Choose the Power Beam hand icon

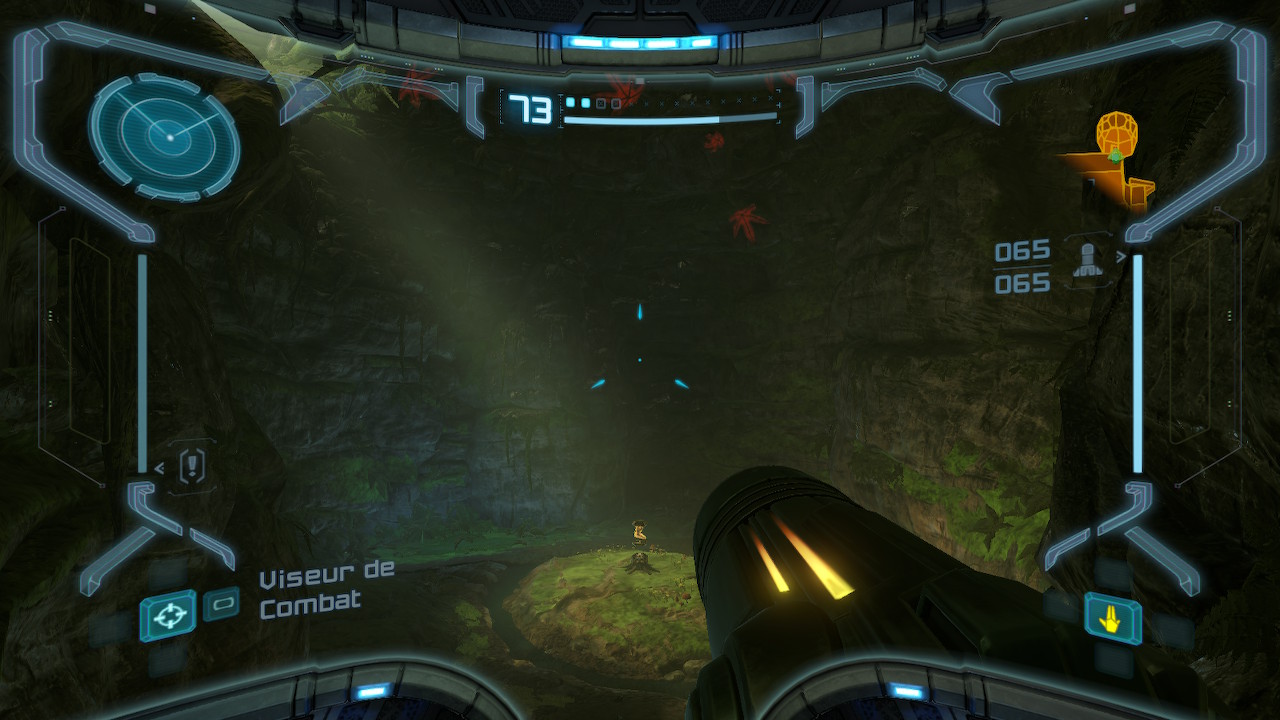click(1111, 617)
